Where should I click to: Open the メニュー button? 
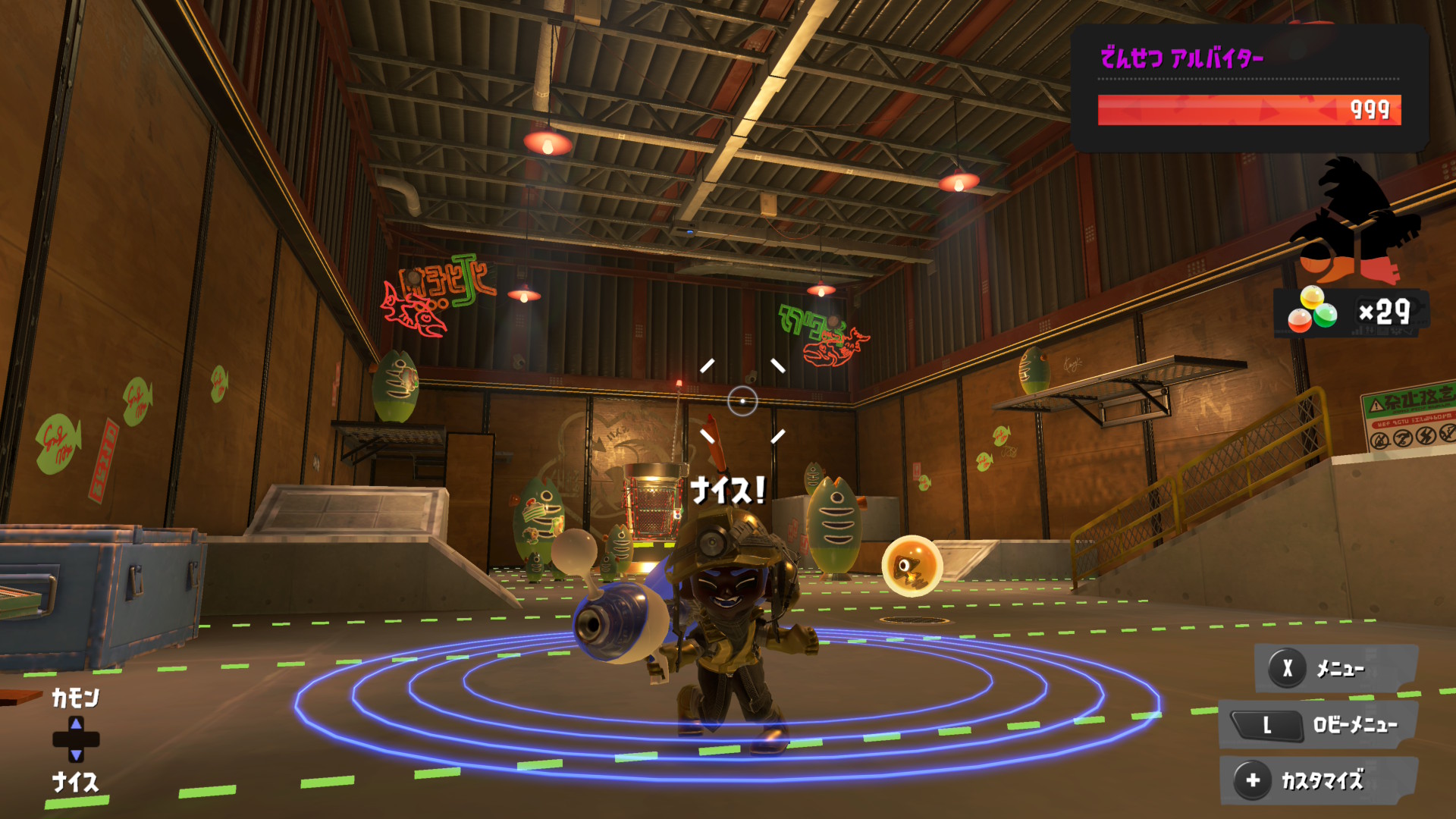(1336, 668)
